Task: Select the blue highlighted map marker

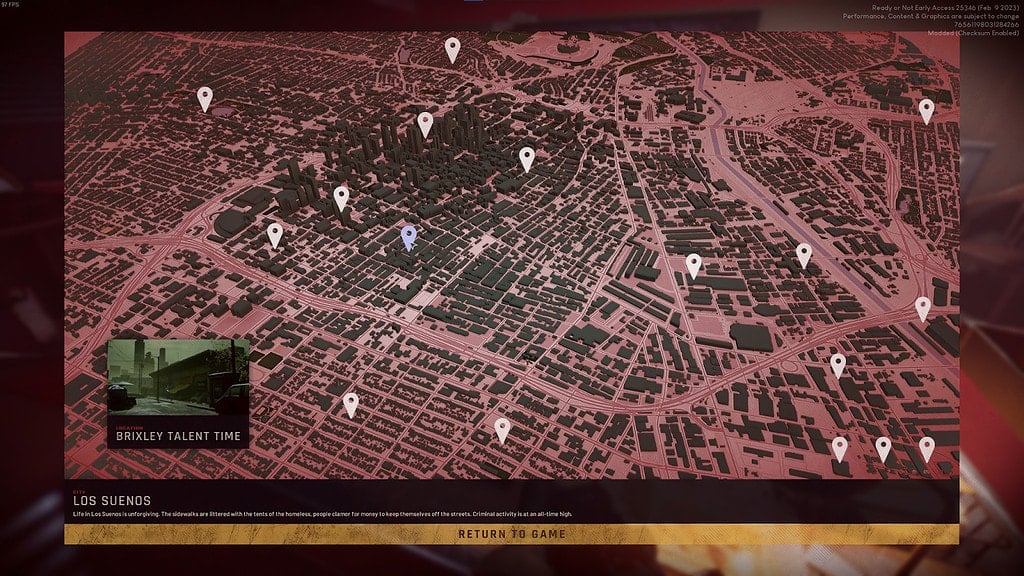Action: point(408,237)
